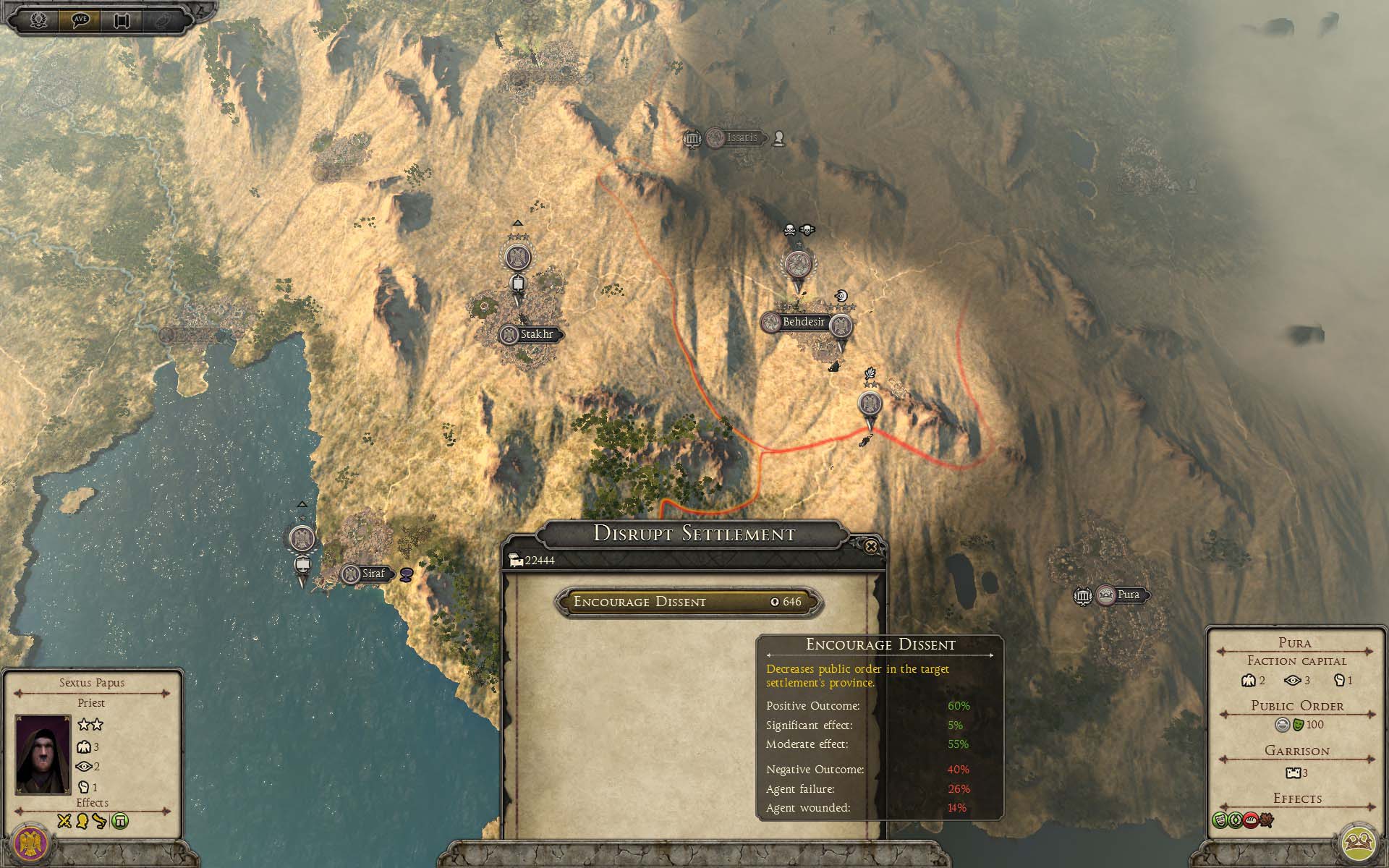Inspect the red bread effect icon
Image resolution: width=1389 pixels, height=868 pixels.
pyautogui.click(x=1251, y=821)
